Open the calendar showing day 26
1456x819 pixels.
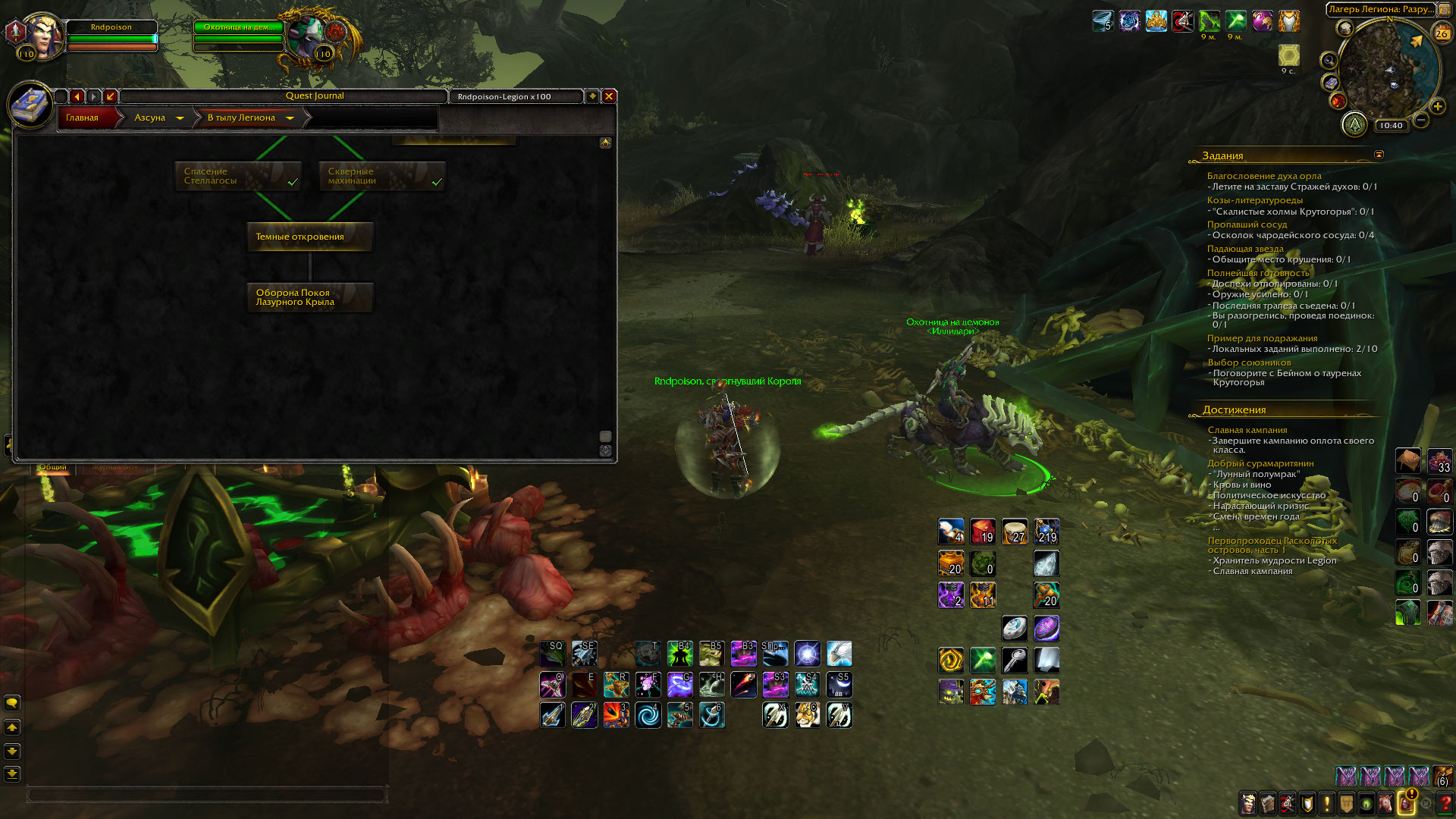[x=1441, y=33]
